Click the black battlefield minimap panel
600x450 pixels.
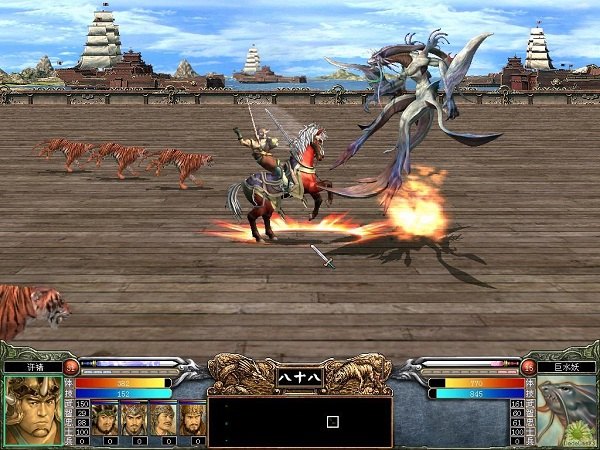click(x=299, y=421)
